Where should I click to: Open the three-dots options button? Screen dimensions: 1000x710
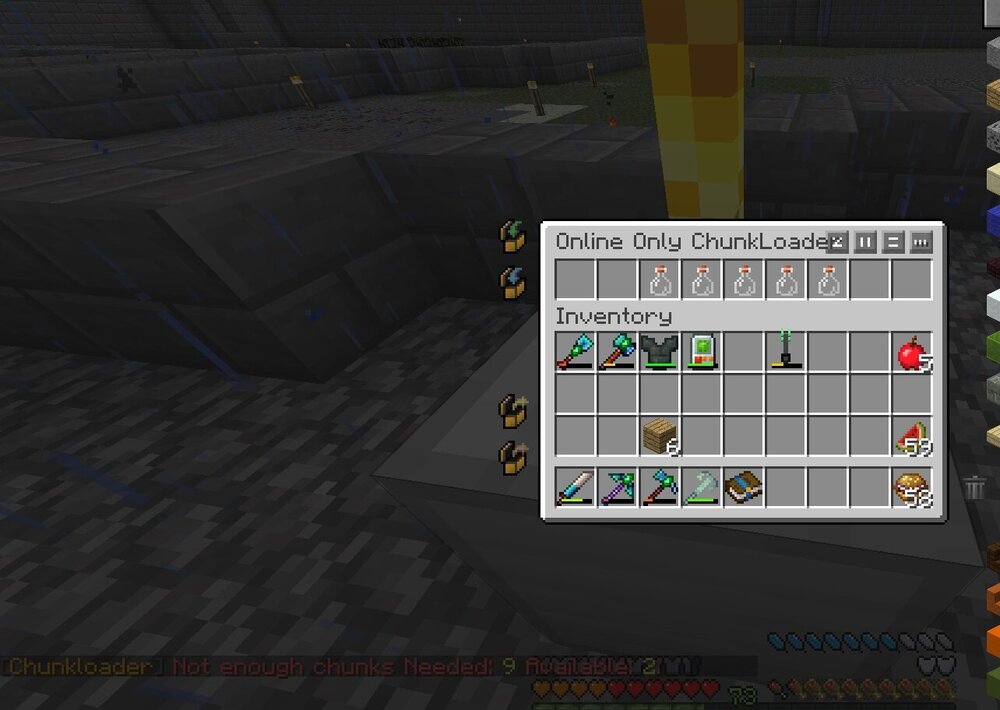921,242
